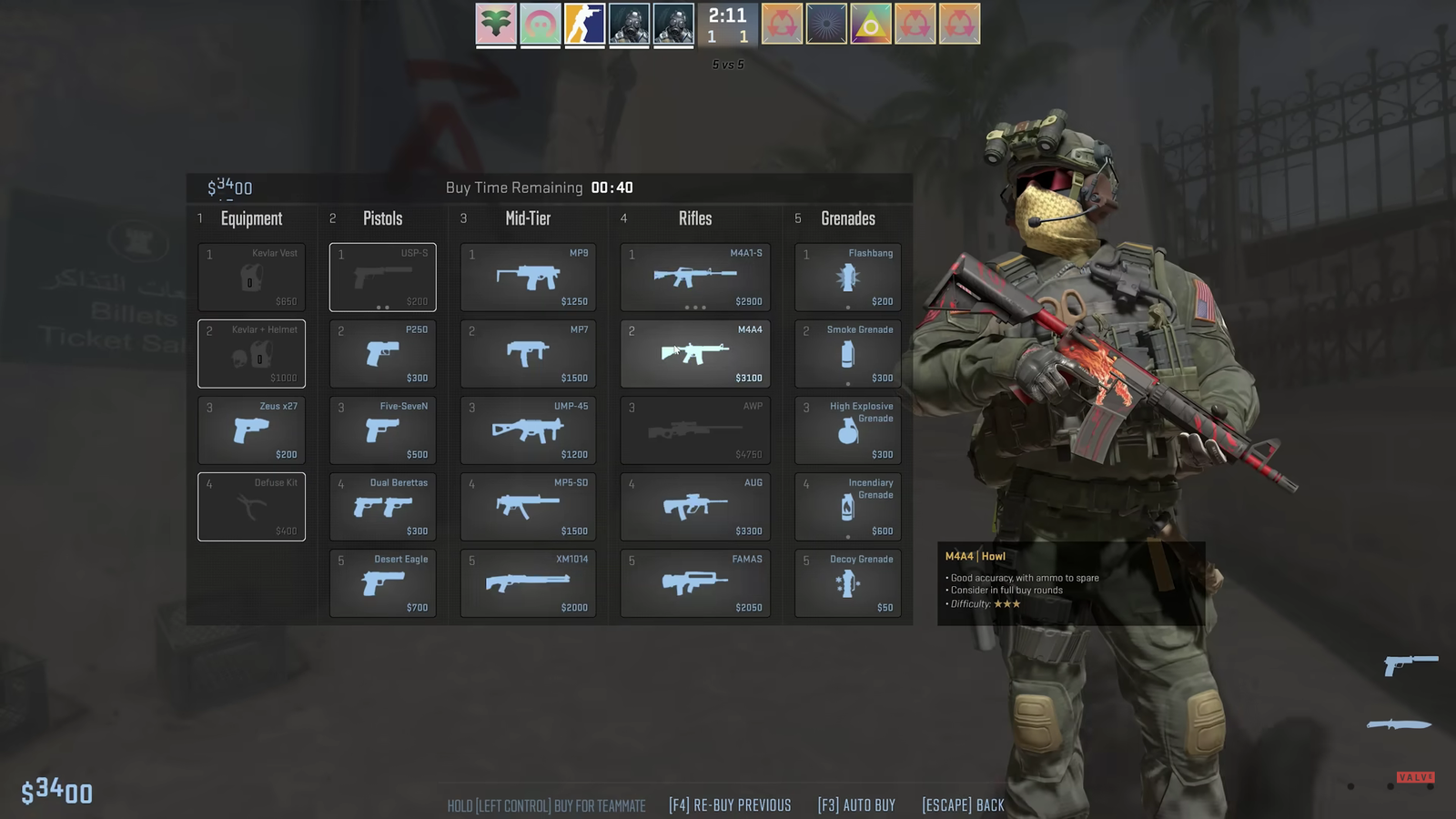The width and height of the screenshot is (1456, 819).
Task: Select the Incendiary Grenade
Action: [x=846, y=506]
